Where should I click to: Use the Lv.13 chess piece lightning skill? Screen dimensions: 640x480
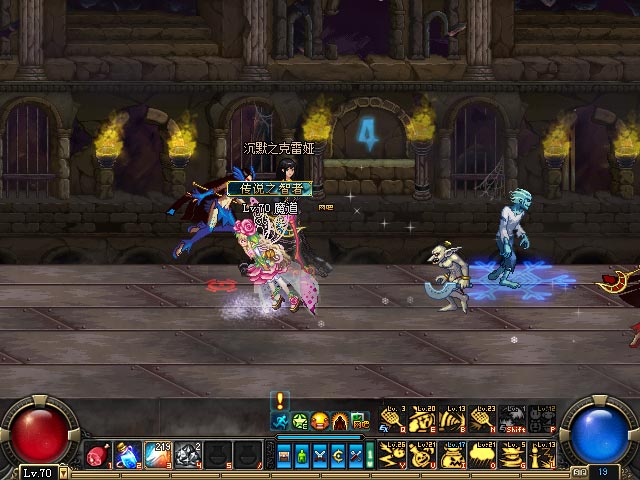point(542,456)
